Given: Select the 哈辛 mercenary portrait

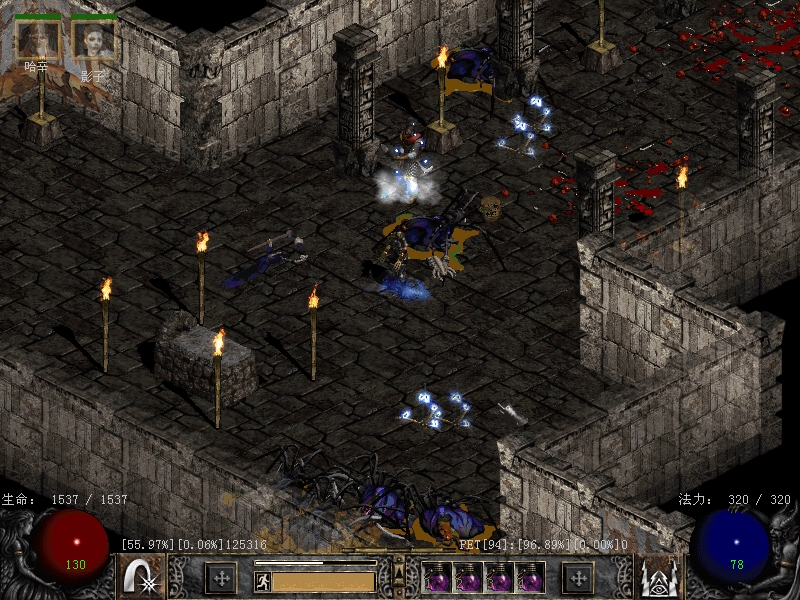Looking at the screenshot, I should point(39,40).
